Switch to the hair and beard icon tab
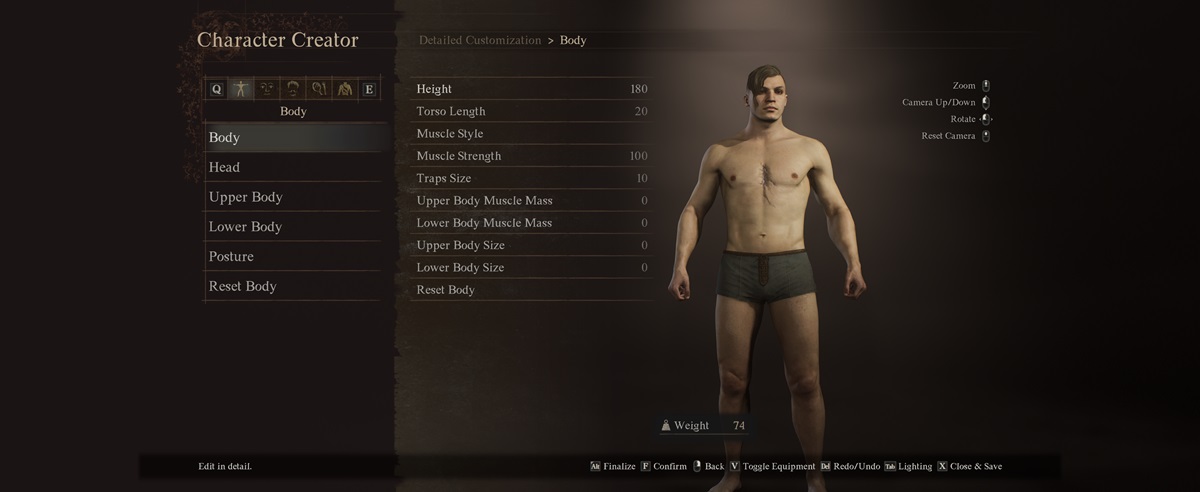Viewport: 1200px width, 492px height. click(293, 89)
